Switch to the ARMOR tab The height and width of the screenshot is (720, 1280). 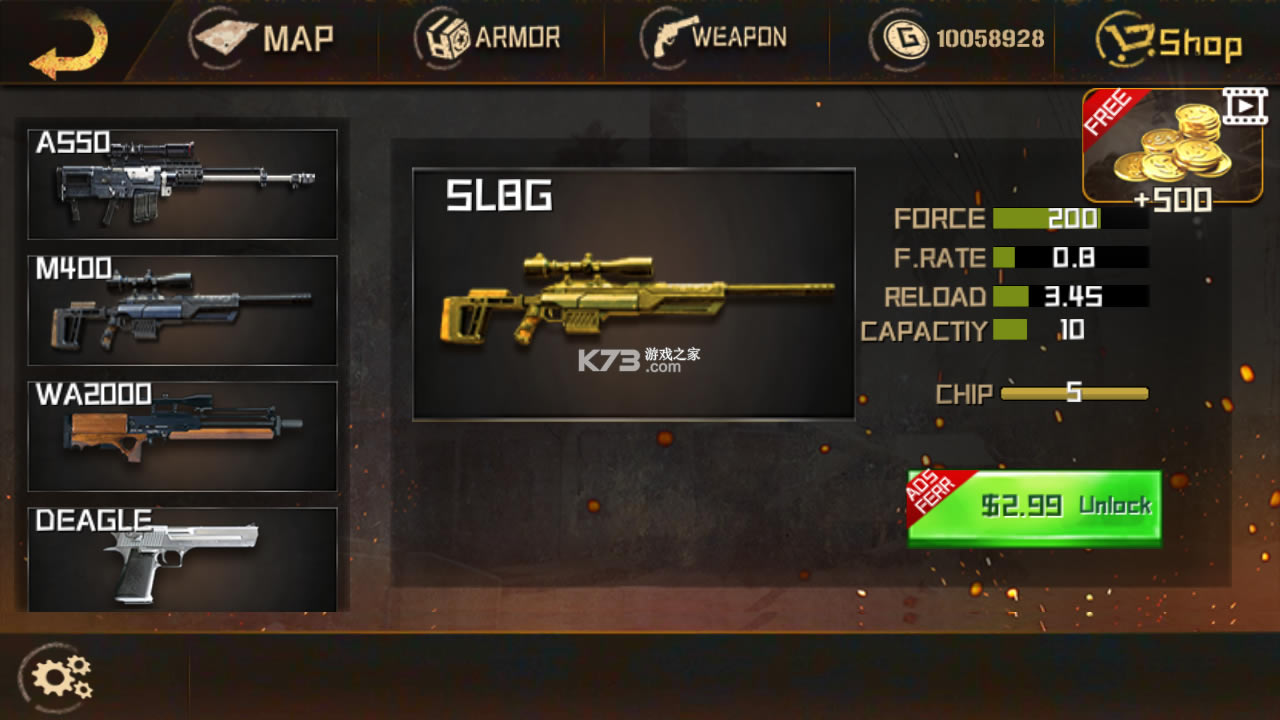pyautogui.click(x=488, y=39)
